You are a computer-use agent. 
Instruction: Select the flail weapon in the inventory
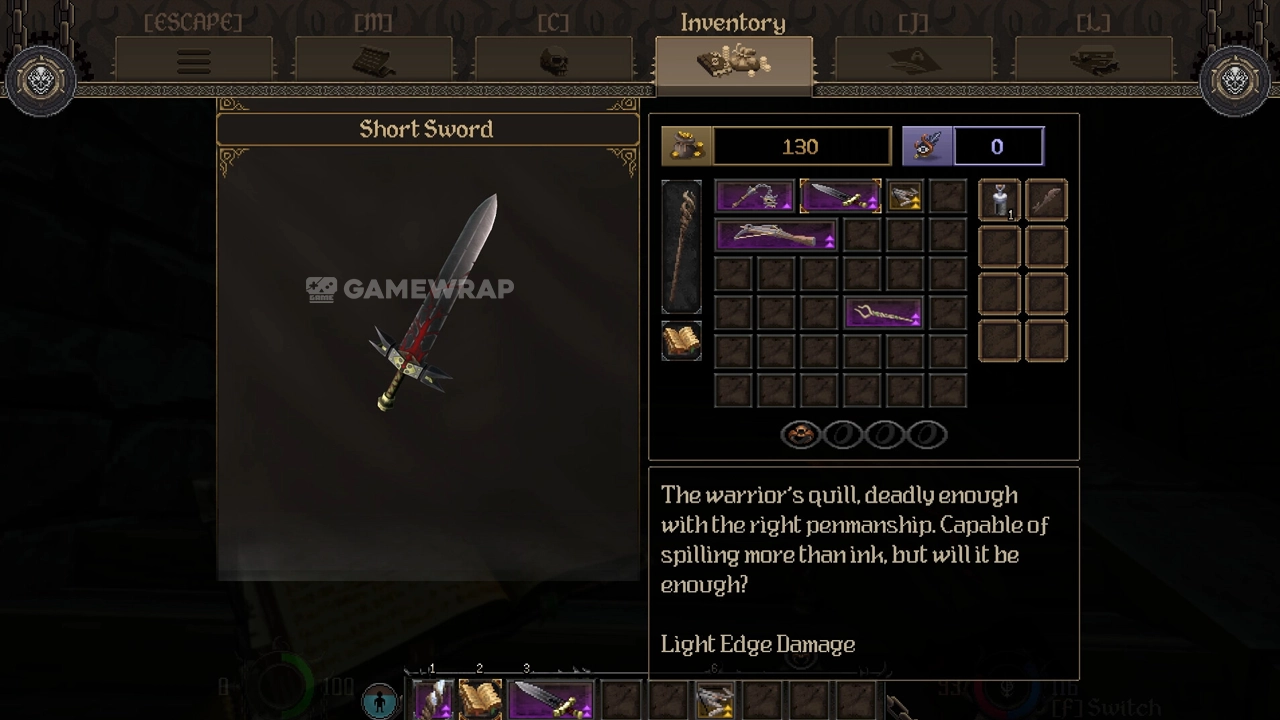(x=755, y=197)
